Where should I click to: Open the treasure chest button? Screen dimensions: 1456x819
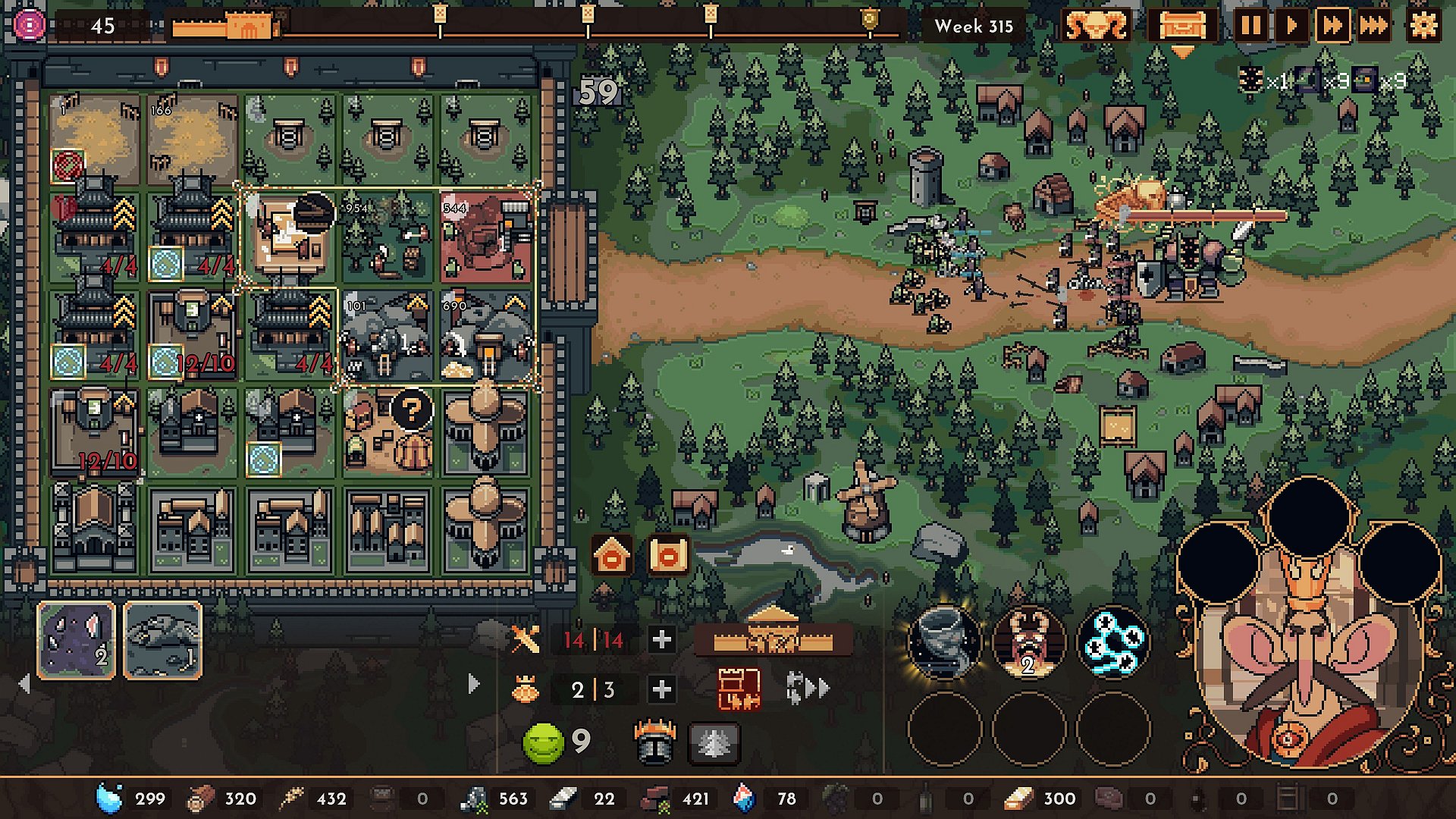(x=1181, y=27)
